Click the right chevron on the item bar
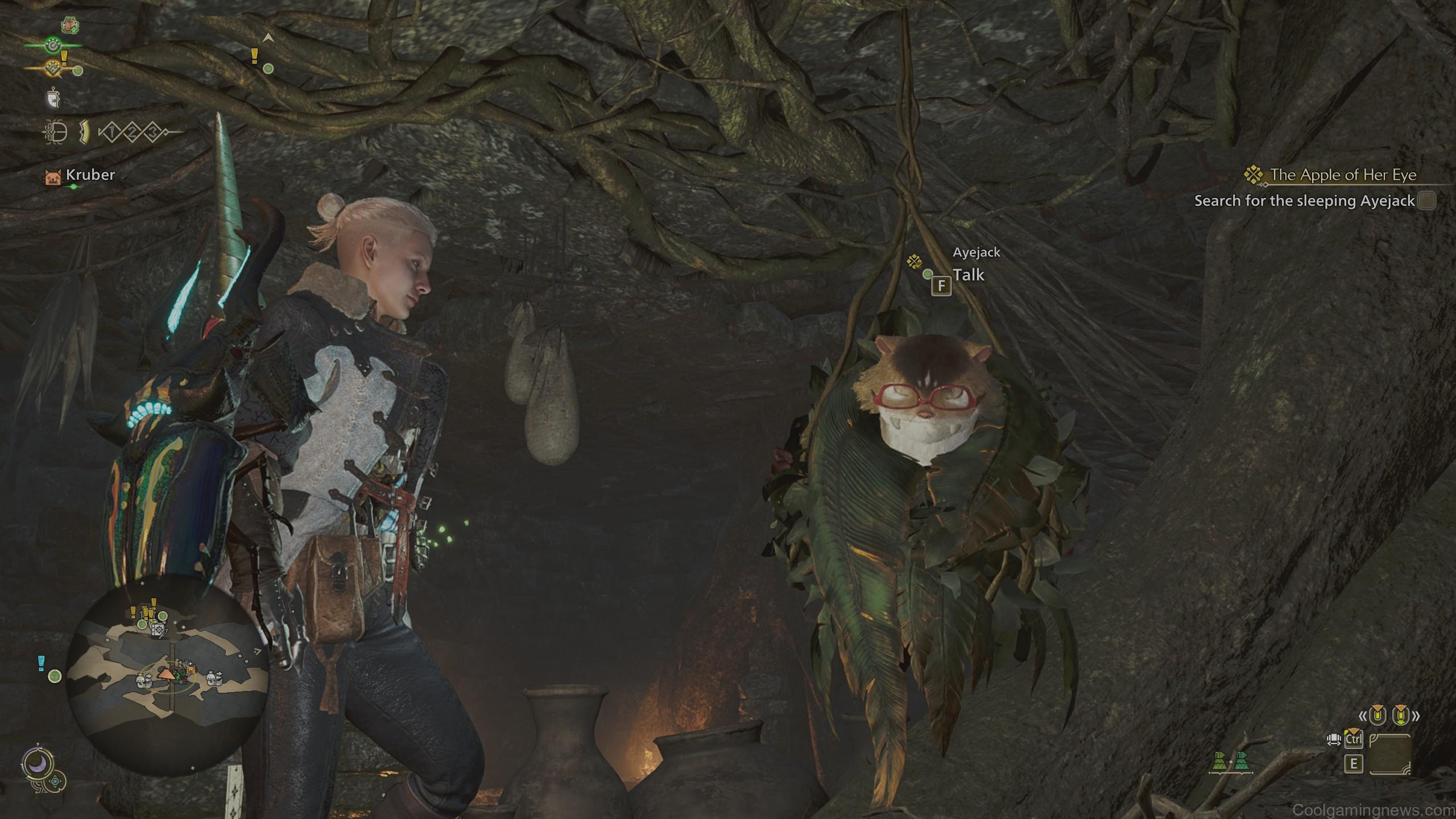This screenshot has height=819, width=1456. 1417,715
